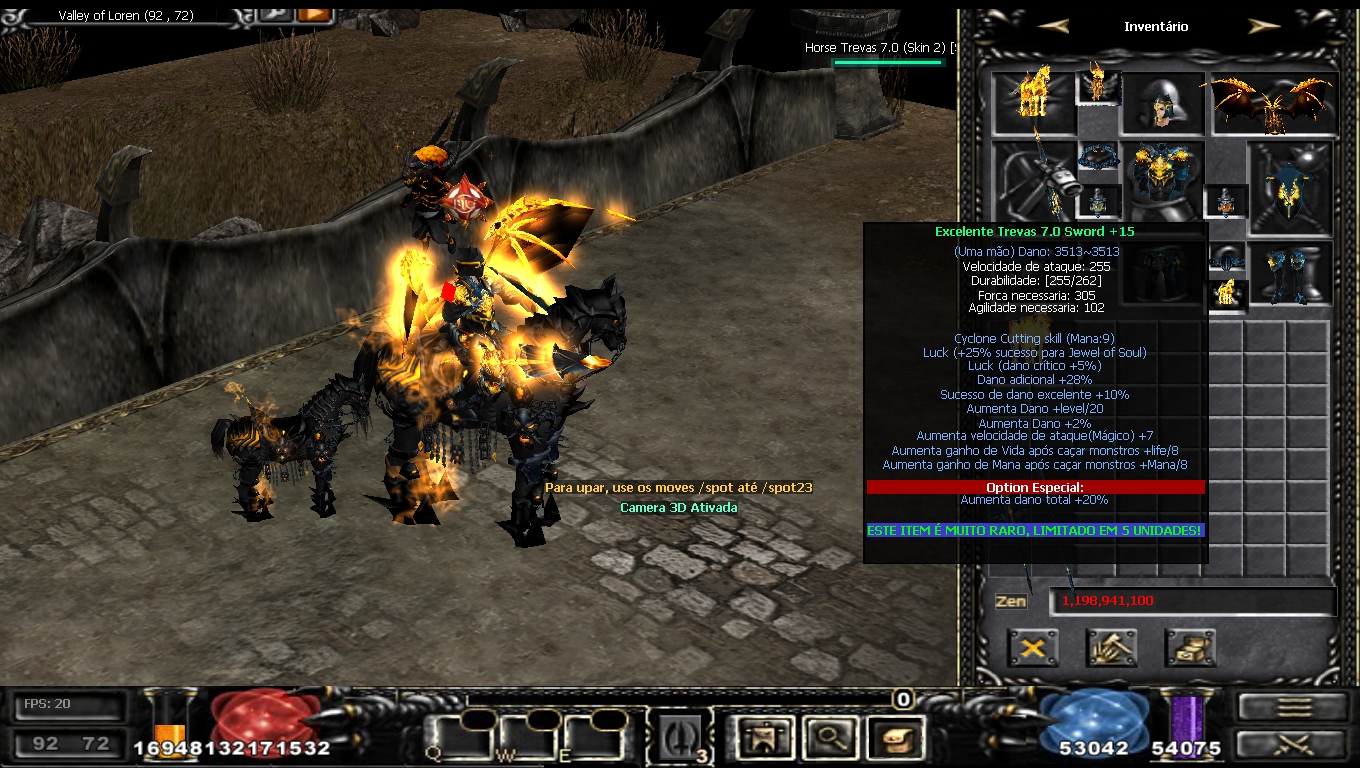
Task: Click the magnifying glass button
Action: pos(826,738)
